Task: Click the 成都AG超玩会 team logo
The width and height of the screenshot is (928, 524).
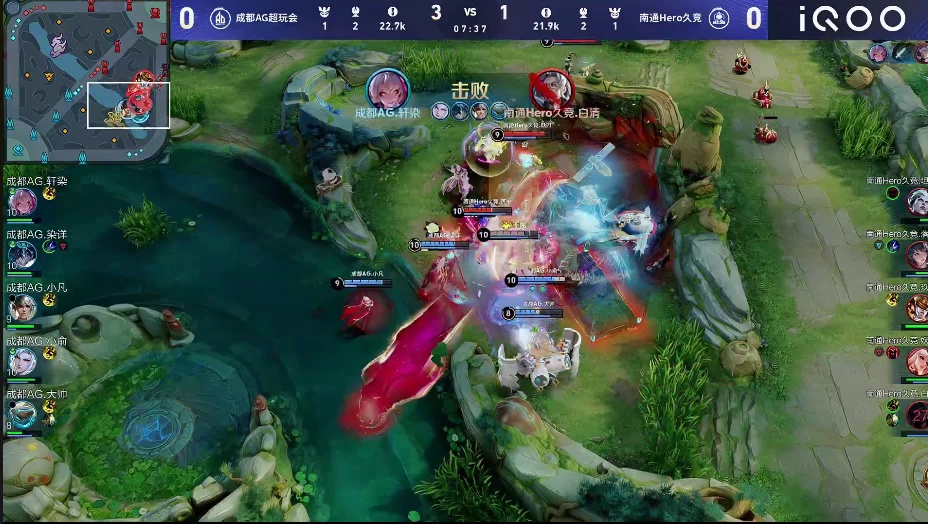Action: (220, 19)
